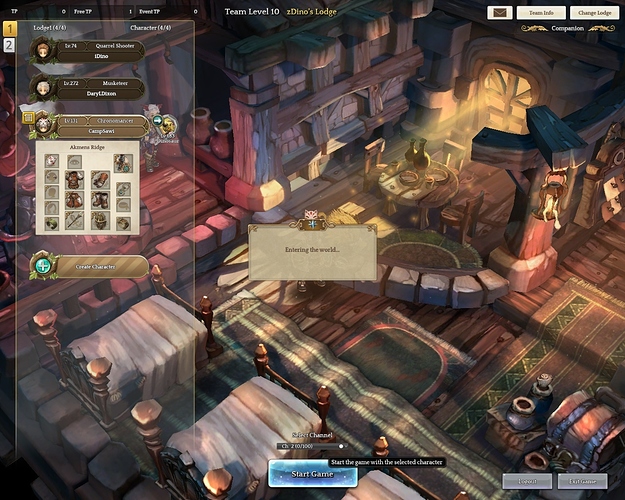Image resolution: width=625 pixels, height=500 pixels.
Task: Start the game with the selected character
Action: 312,473
